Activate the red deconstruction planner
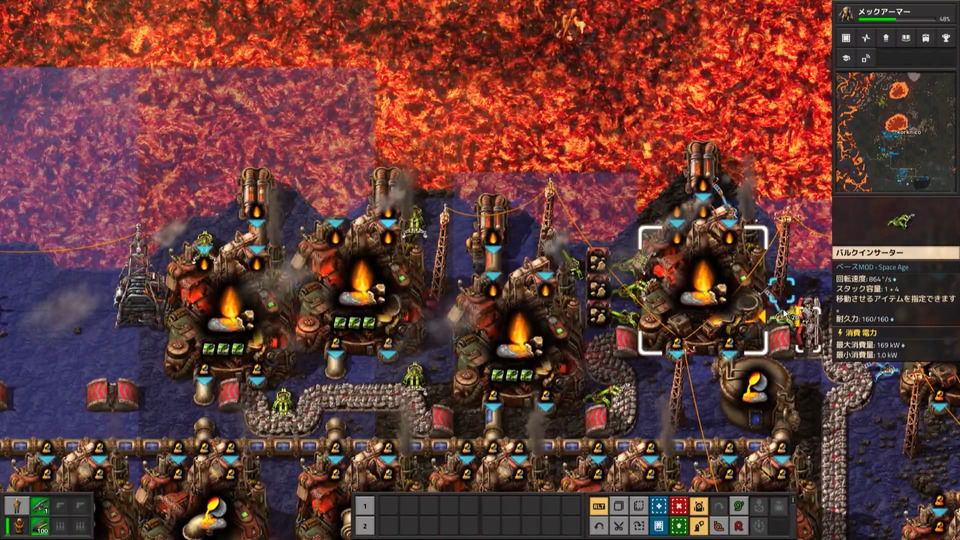Viewport: 960px width, 540px height. 679,506
